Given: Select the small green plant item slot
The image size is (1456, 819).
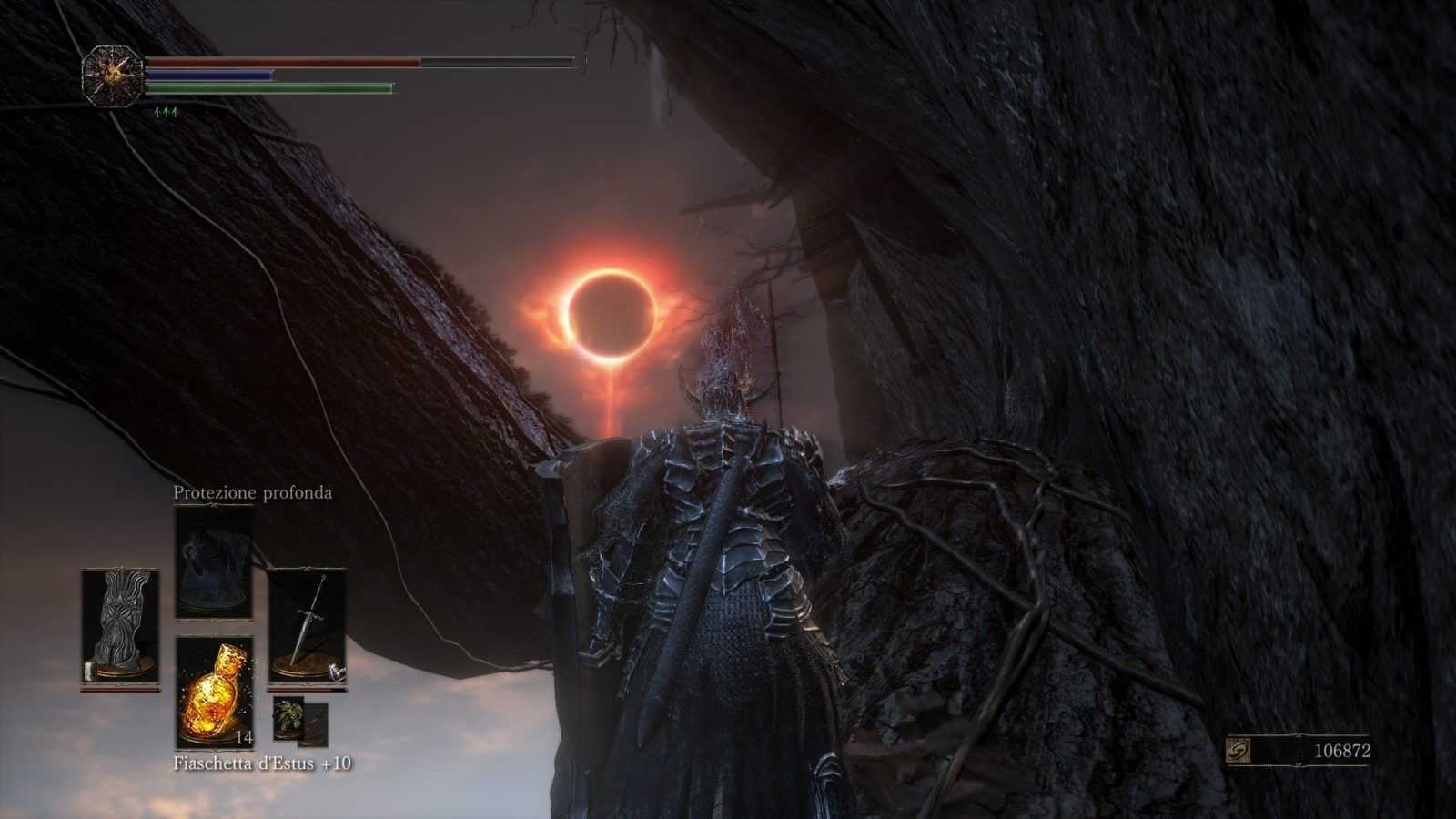Looking at the screenshot, I should click(x=289, y=717).
